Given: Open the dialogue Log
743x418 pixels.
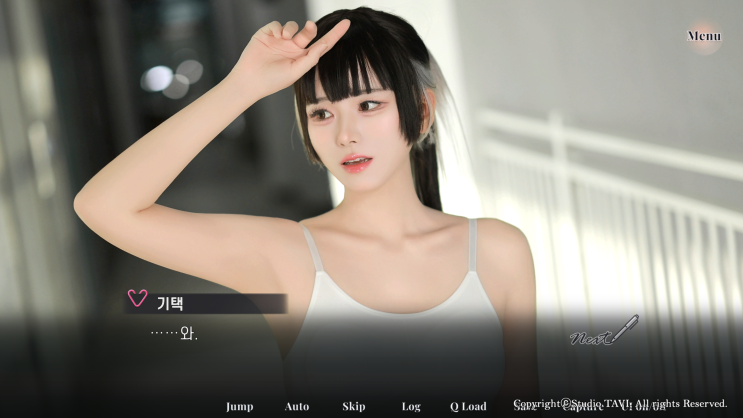Looking at the screenshot, I should click(x=411, y=406).
